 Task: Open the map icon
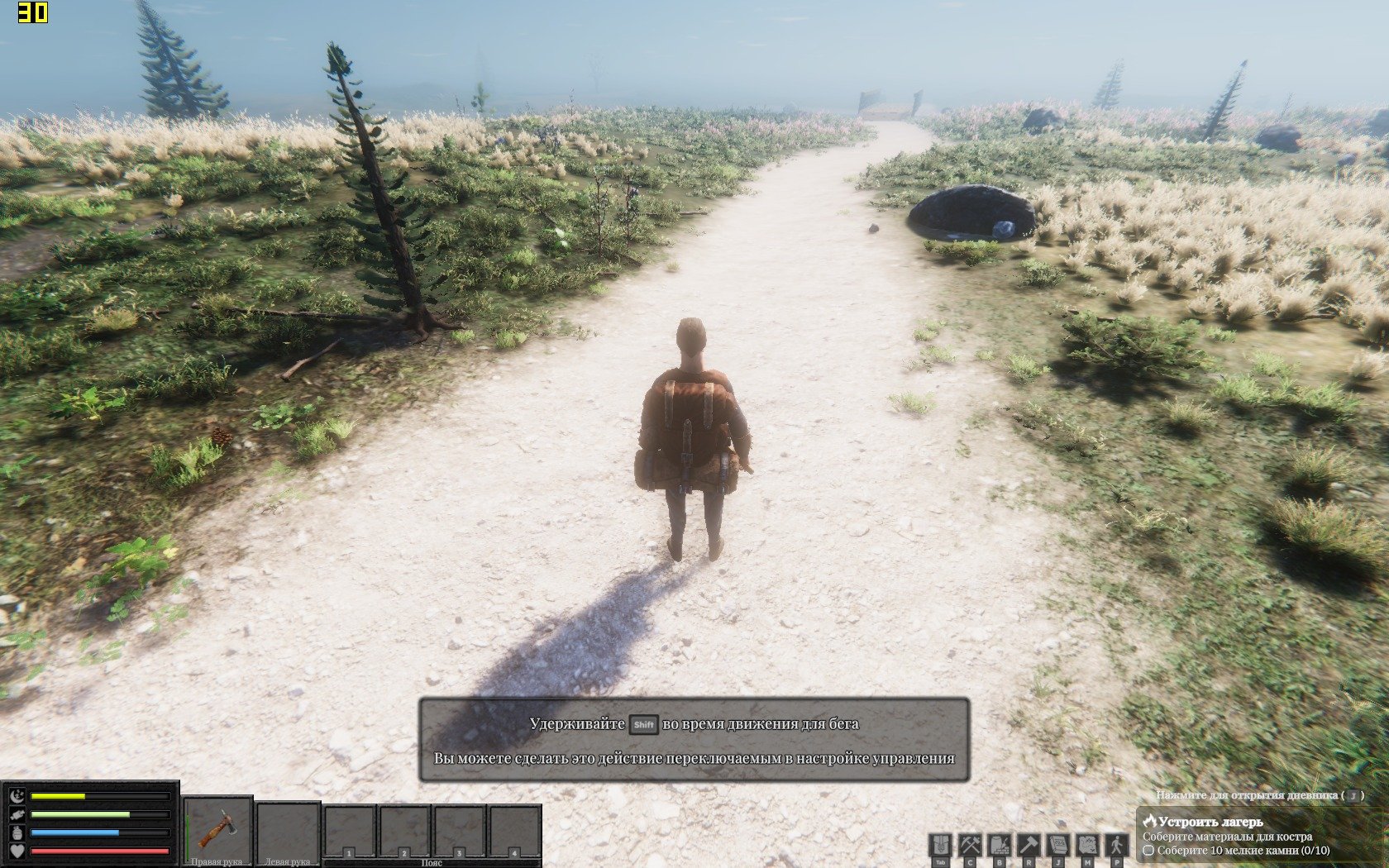point(1086,845)
